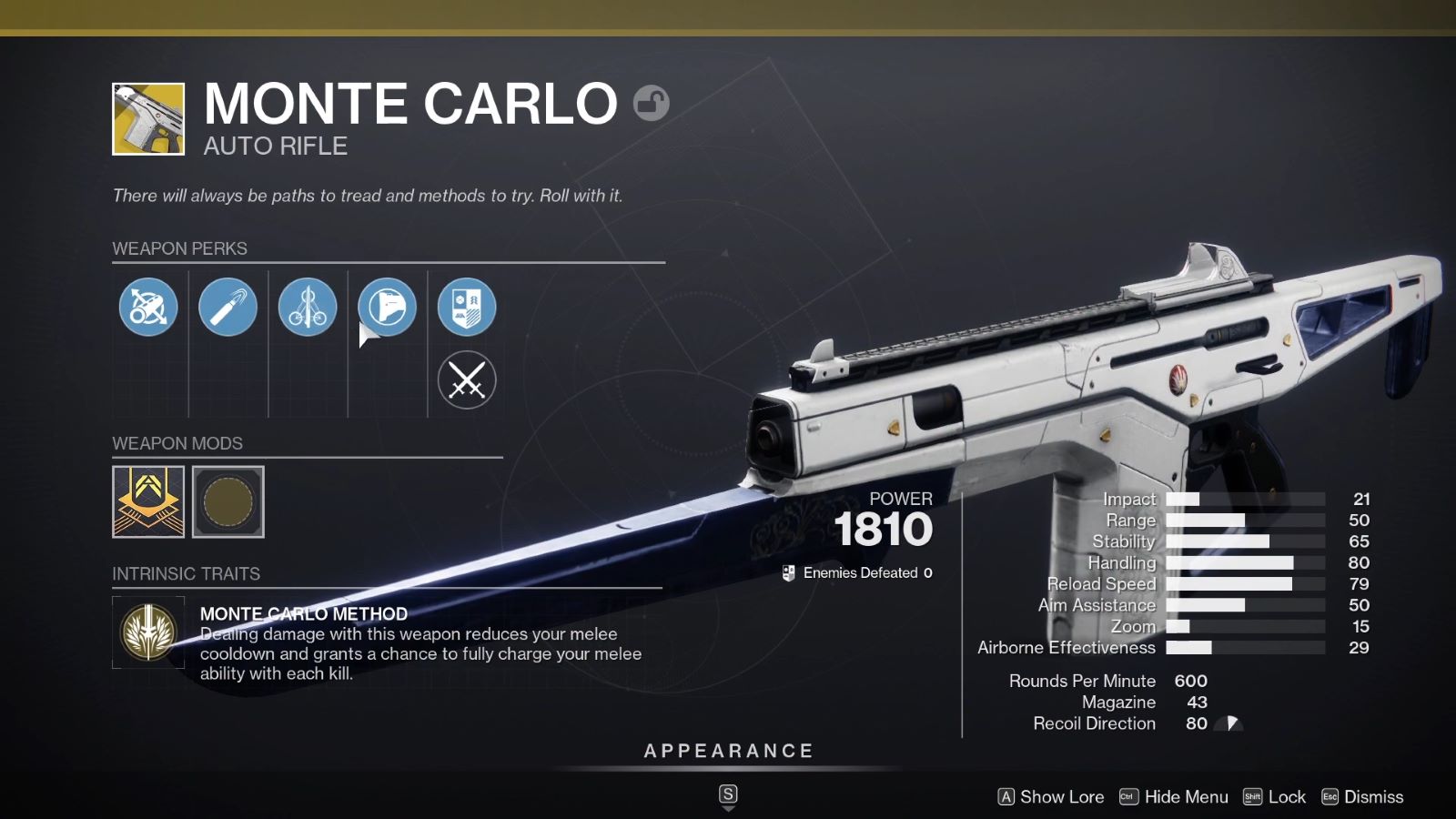Switch to the Appearance tab
1456x819 pixels.
pos(727,751)
